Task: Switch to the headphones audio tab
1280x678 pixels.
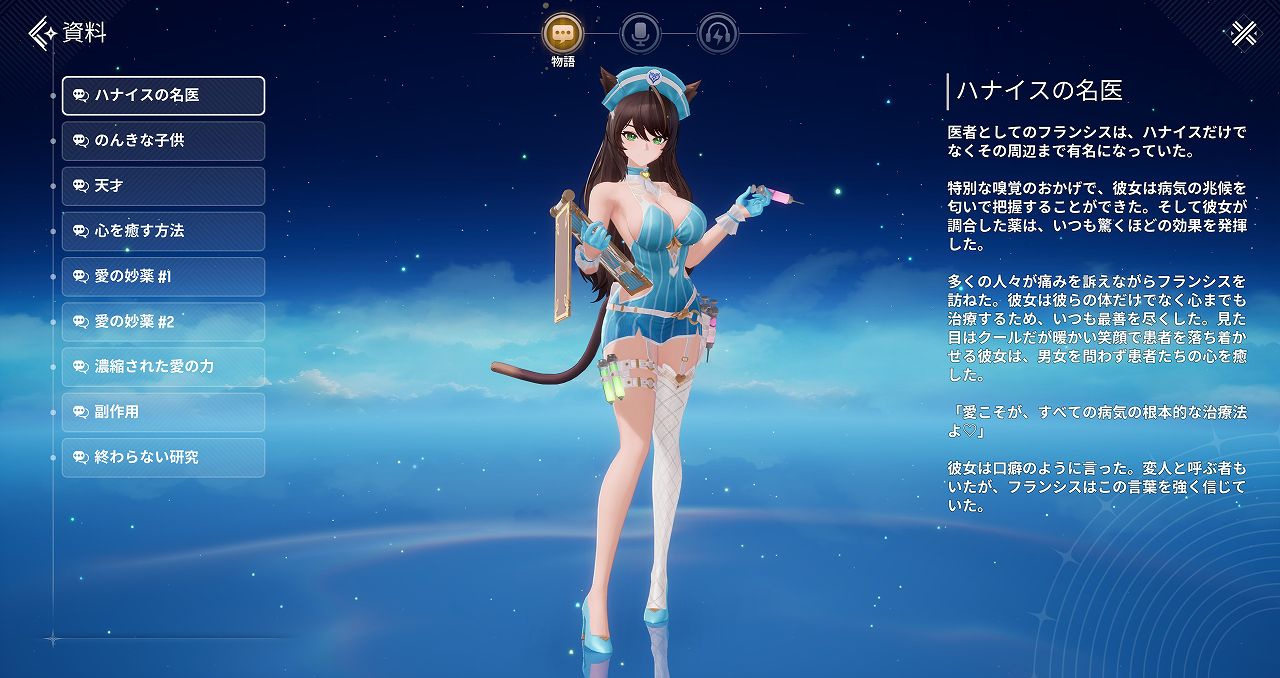Action: point(717,34)
